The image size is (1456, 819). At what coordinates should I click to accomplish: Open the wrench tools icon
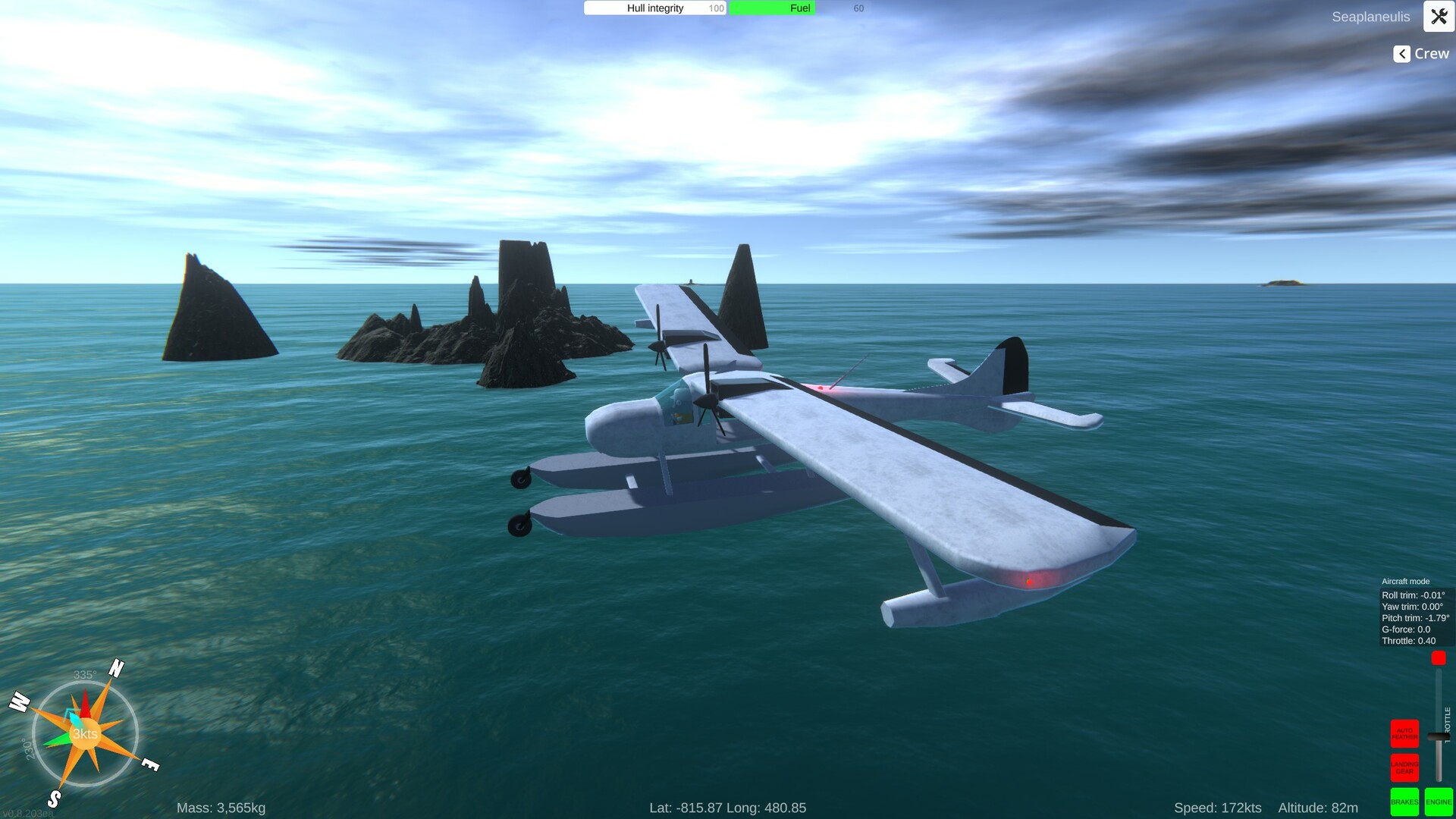pyautogui.click(x=1439, y=16)
